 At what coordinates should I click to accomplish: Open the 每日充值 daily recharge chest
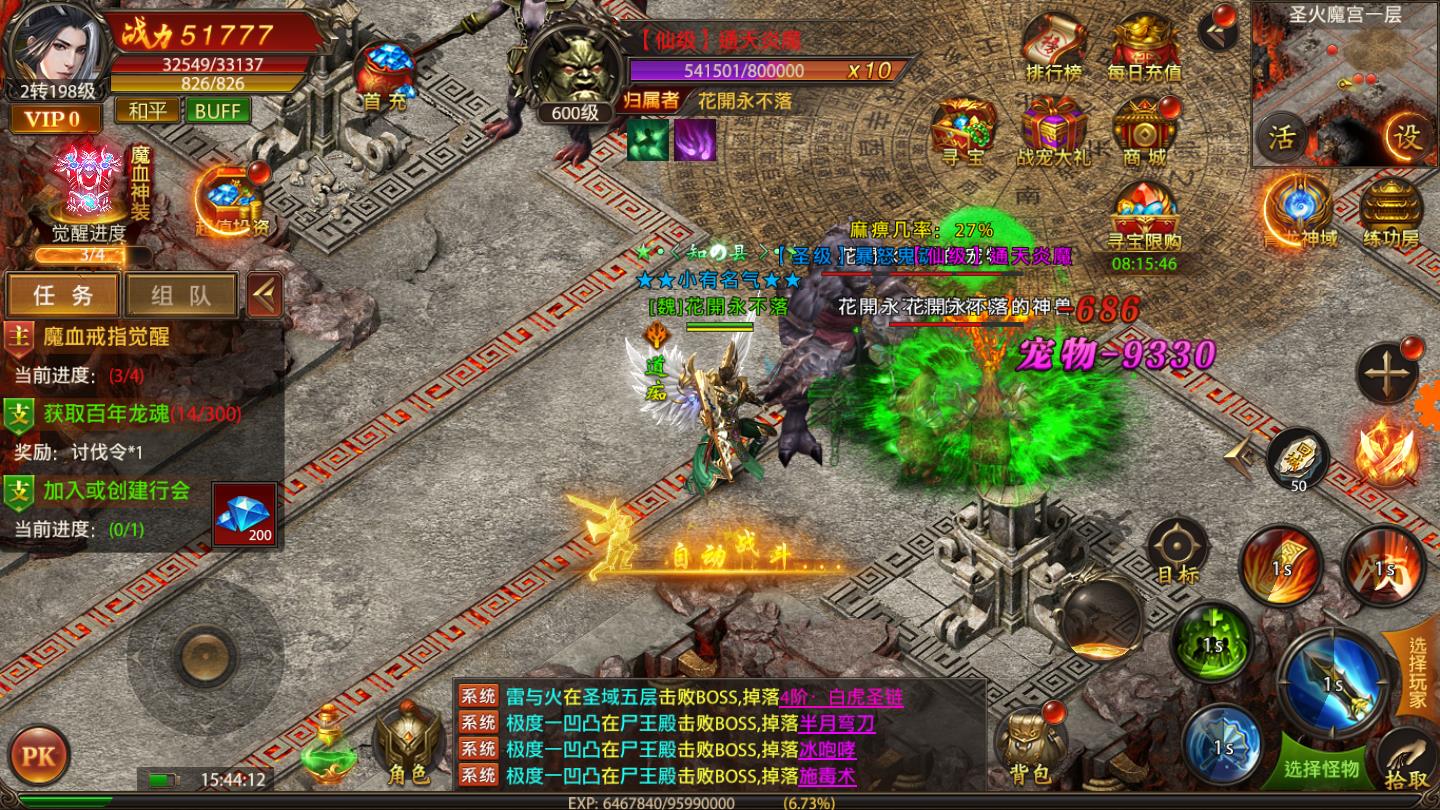pyautogui.click(x=1144, y=48)
